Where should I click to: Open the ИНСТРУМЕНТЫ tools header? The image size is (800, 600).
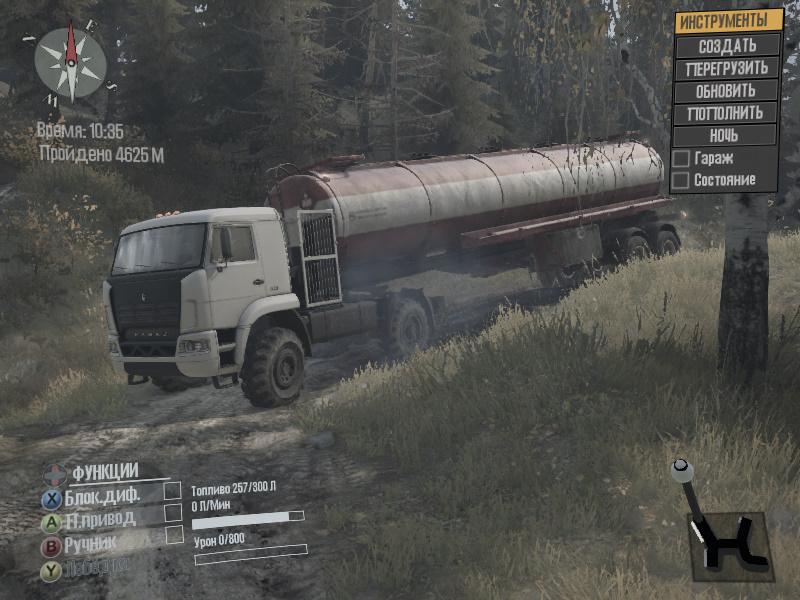tap(727, 21)
